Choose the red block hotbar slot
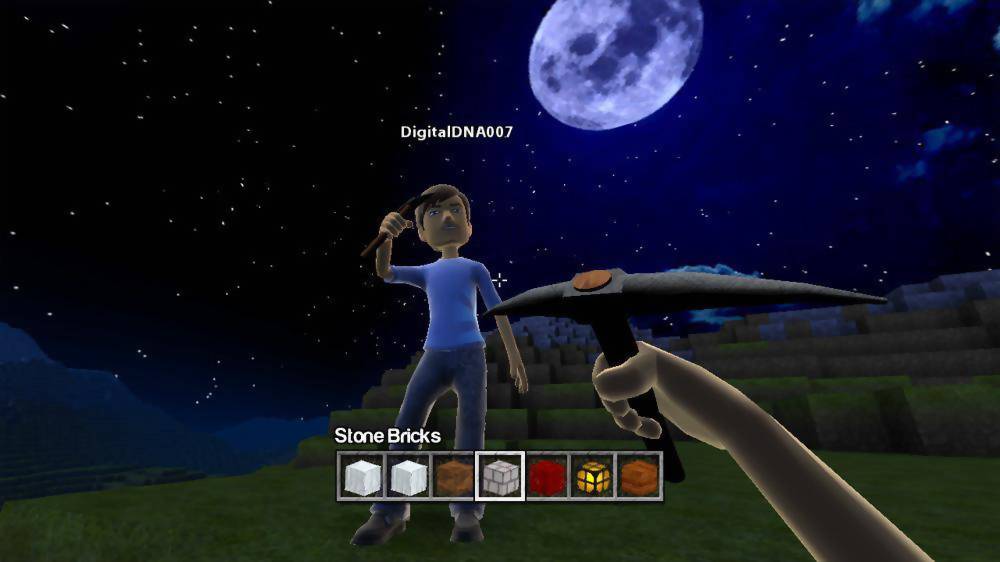 pos(547,476)
